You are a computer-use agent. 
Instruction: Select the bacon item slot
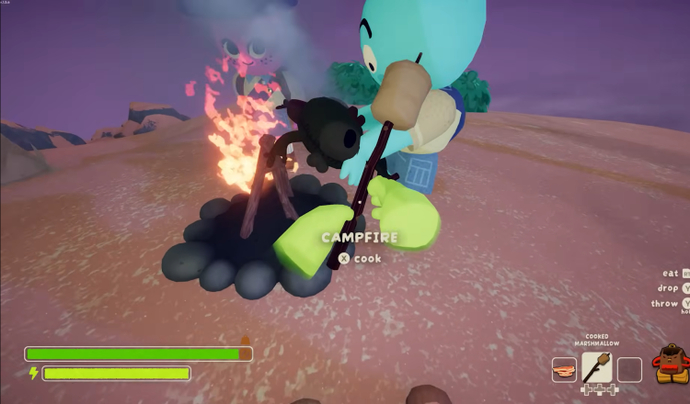pyautogui.click(x=564, y=369)
